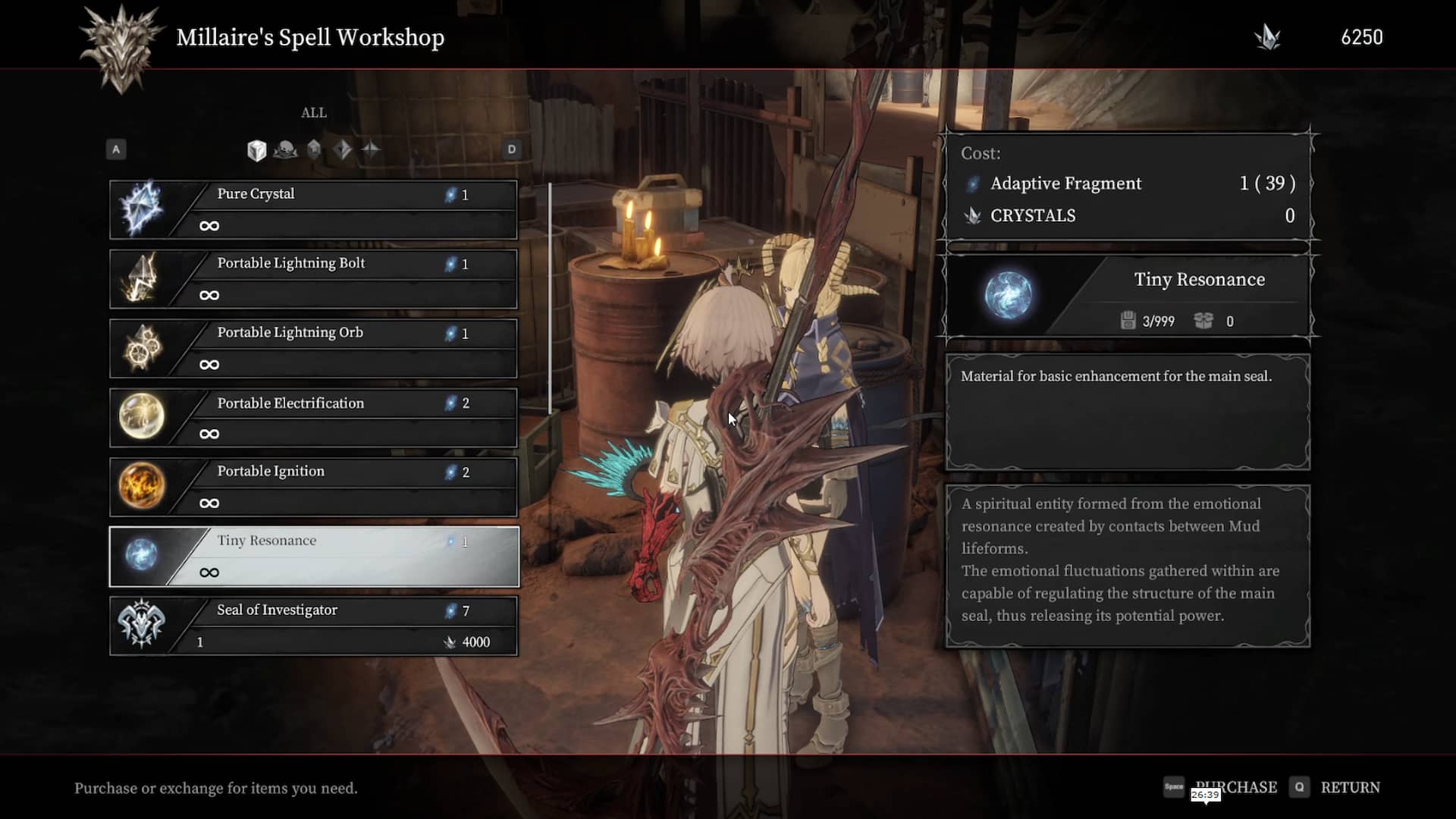
Task: Click the highlighted Tiny Resonance row
Action: point(314,557)
